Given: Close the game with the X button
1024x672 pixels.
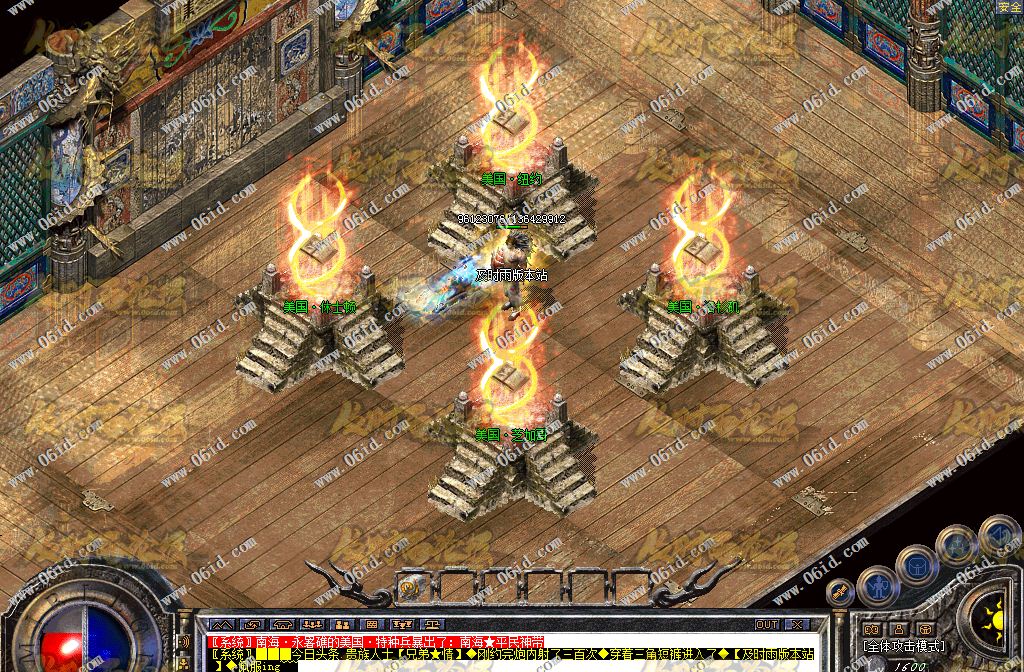Looking at the screenshot, I should (x=796, y=624).
